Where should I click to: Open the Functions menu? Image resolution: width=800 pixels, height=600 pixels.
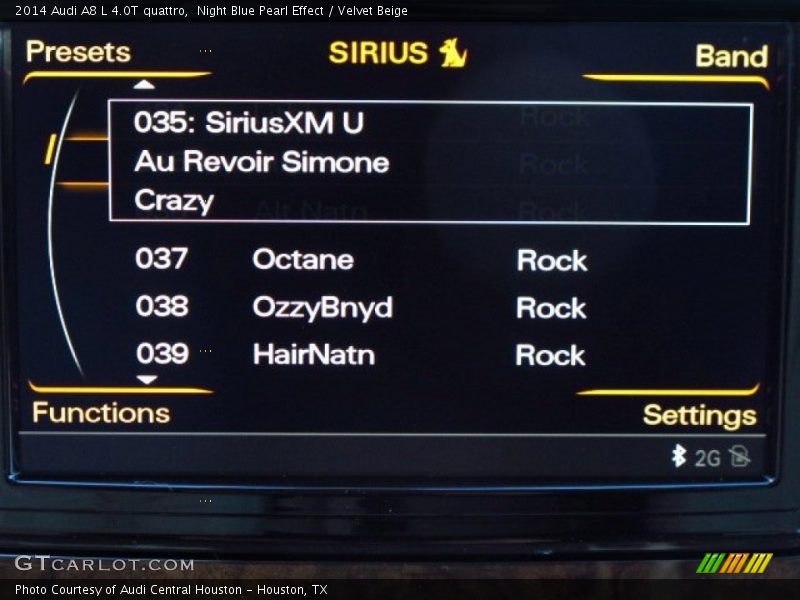click(x=100, y=412)
